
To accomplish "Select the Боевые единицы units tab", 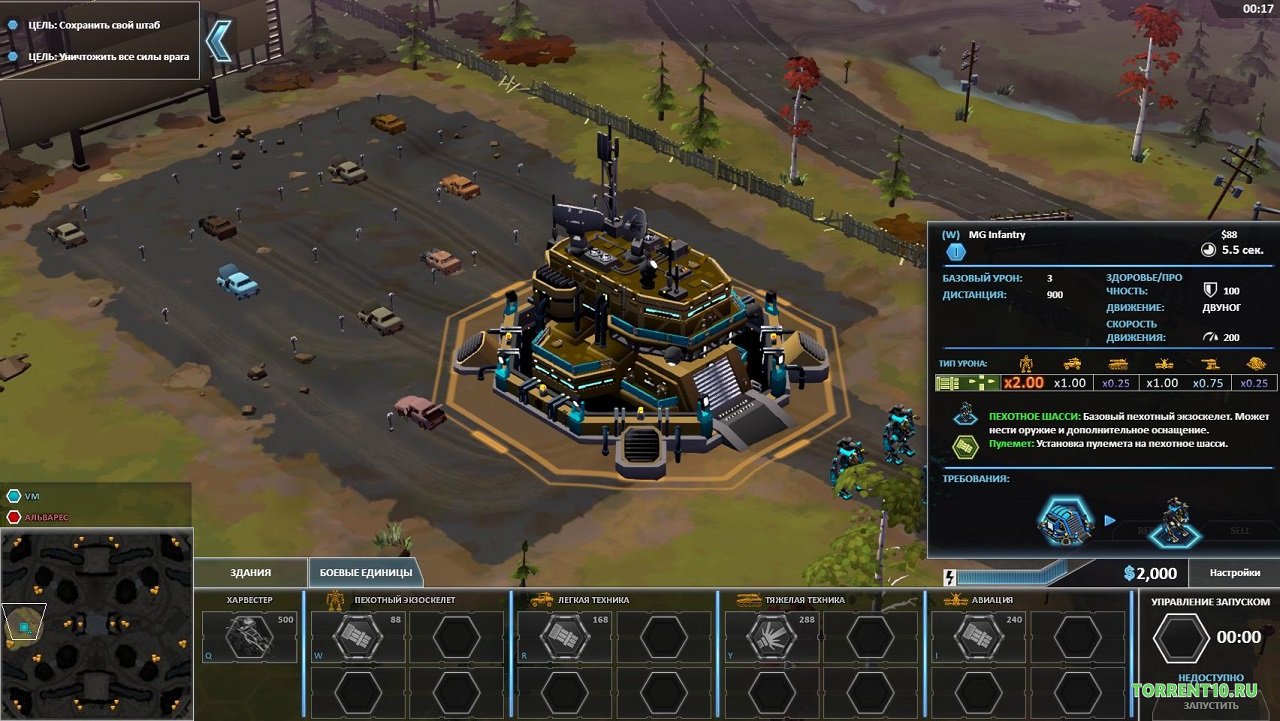I will tap(365, 572).
